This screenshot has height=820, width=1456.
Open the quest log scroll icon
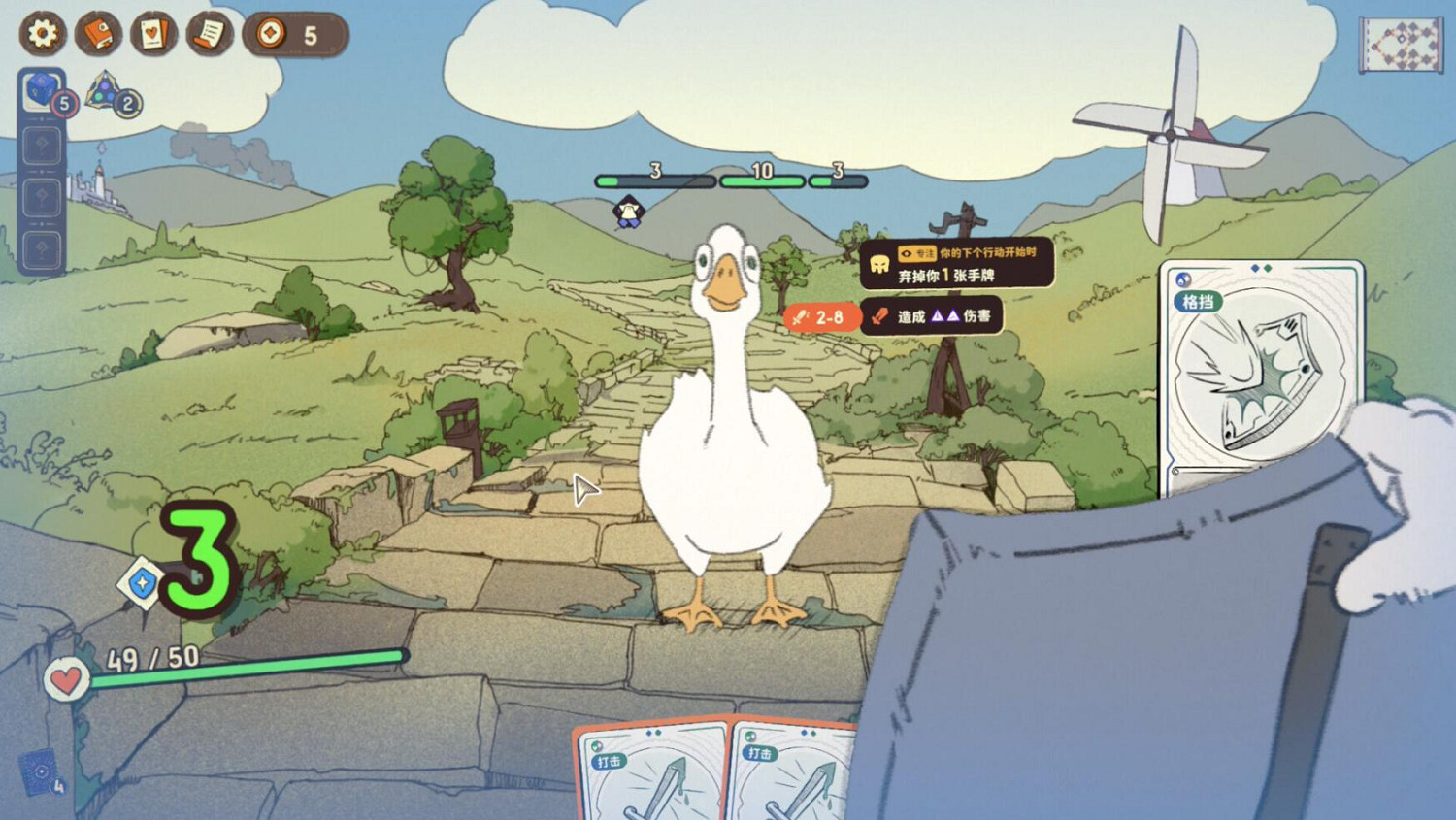[x=210, y=34]
